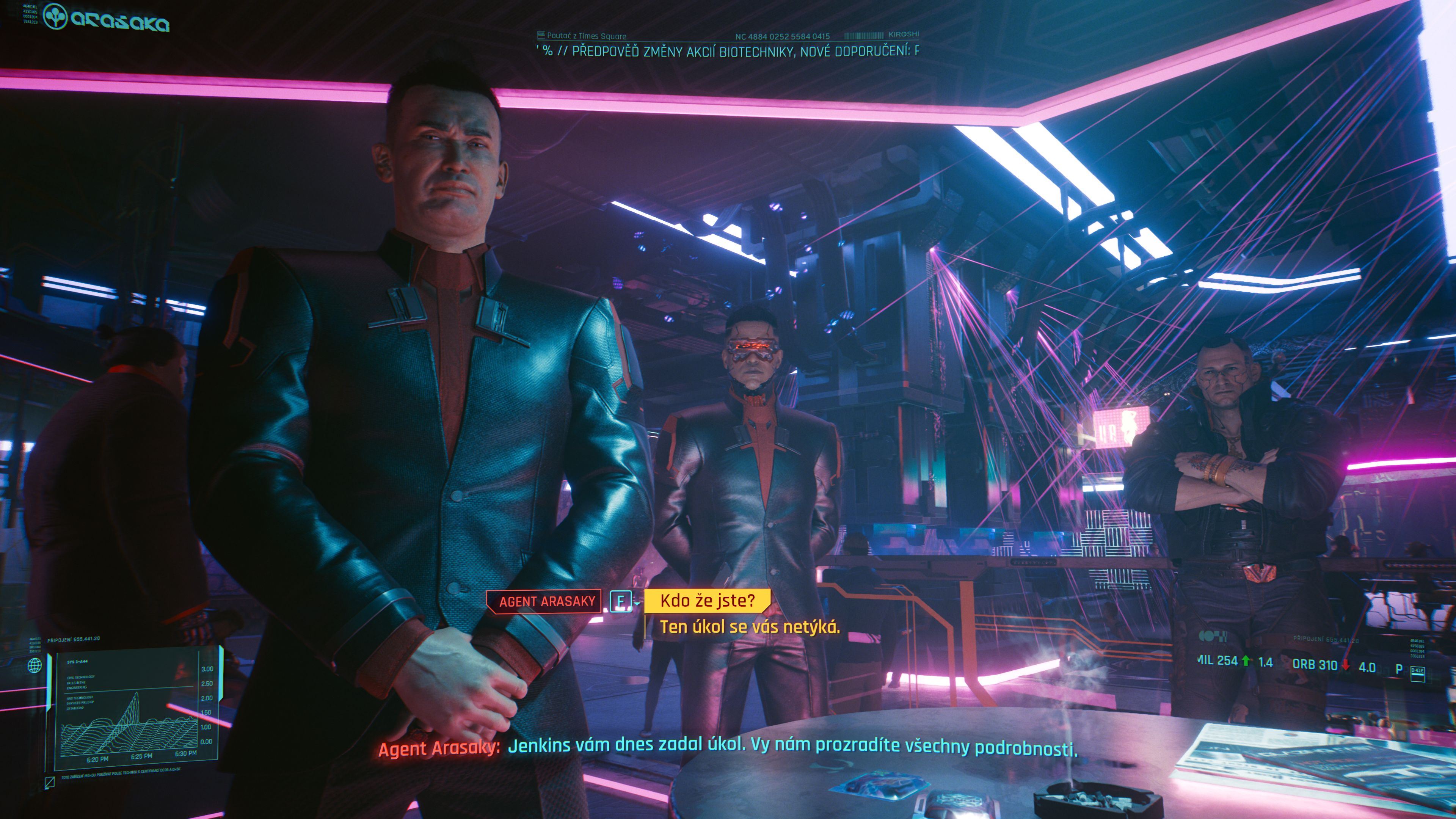The image size is (1456, 819).
Task: Select the reply "Ten úkol se vás netýká."
Action: (750, 627)
